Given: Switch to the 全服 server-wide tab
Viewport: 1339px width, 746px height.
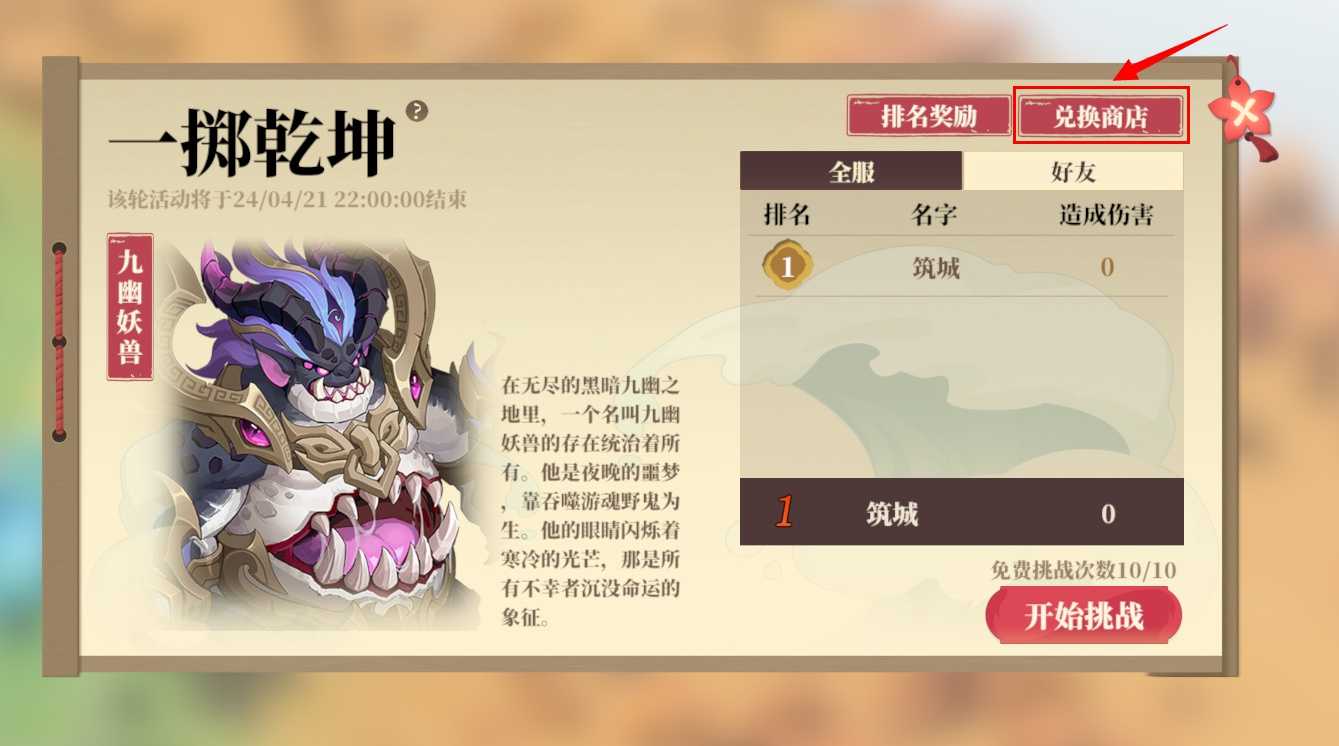Looking at the screenshot, I should (x=851, y=171).
